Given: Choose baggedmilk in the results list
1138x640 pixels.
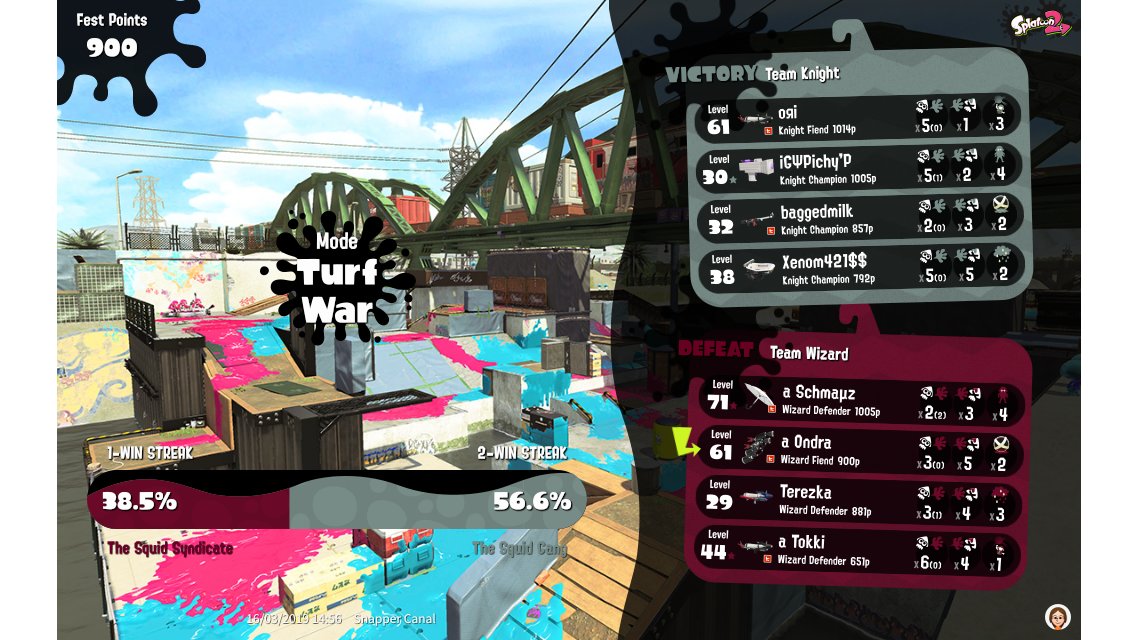Looking at the screenshot, I should 858,218.
